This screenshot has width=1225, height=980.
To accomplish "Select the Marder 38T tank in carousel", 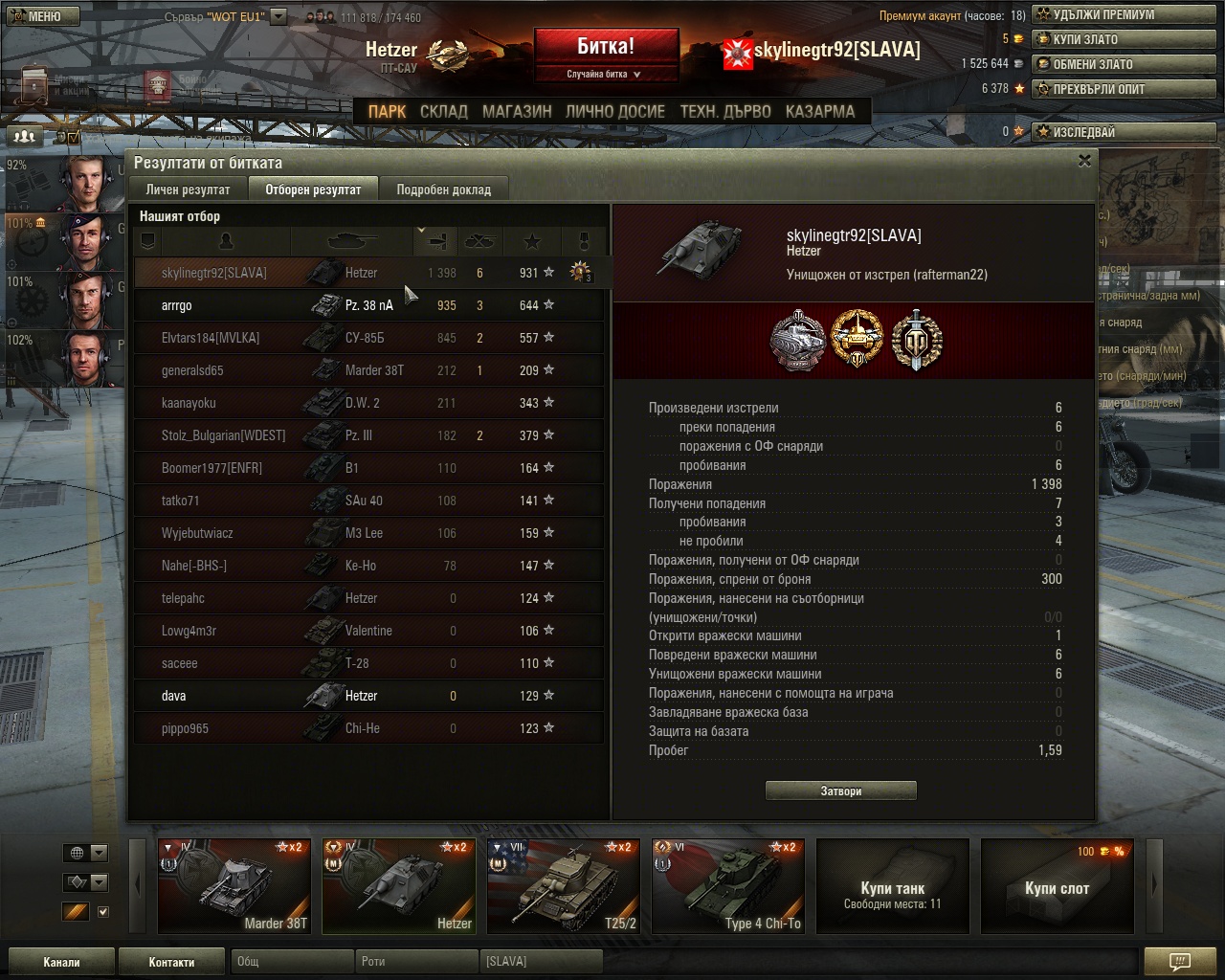I will coord(234,885).
